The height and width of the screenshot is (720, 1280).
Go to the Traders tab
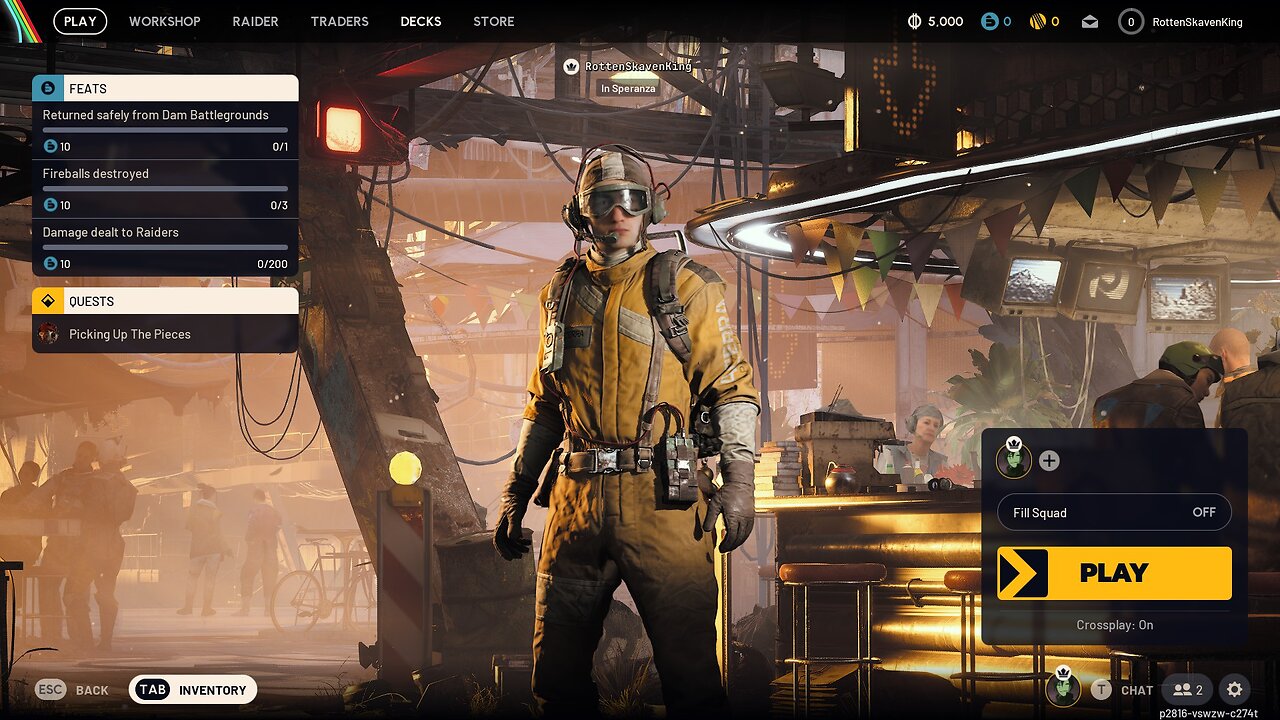coord(339,21)
